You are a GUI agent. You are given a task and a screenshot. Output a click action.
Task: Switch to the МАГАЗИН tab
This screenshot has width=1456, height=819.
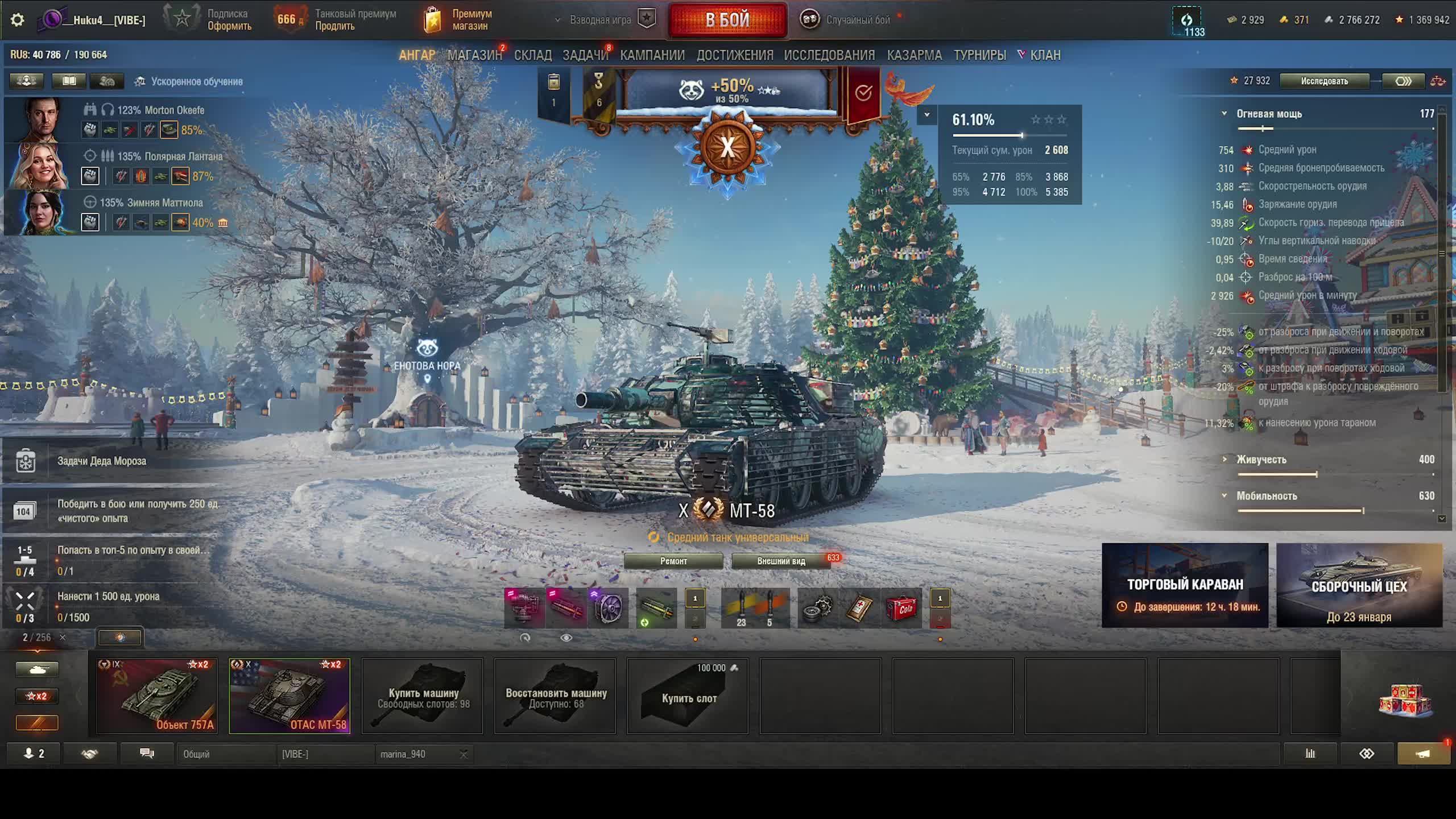474,55
